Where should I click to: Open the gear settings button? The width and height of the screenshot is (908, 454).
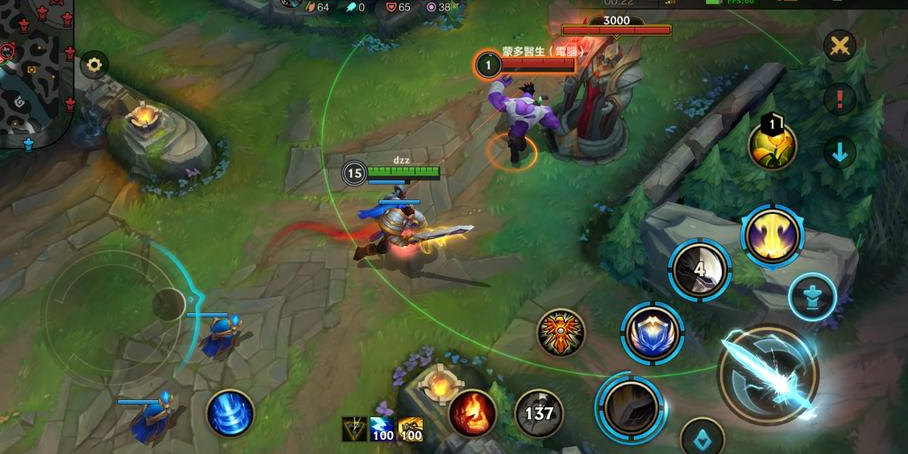(x=94, y=66)
